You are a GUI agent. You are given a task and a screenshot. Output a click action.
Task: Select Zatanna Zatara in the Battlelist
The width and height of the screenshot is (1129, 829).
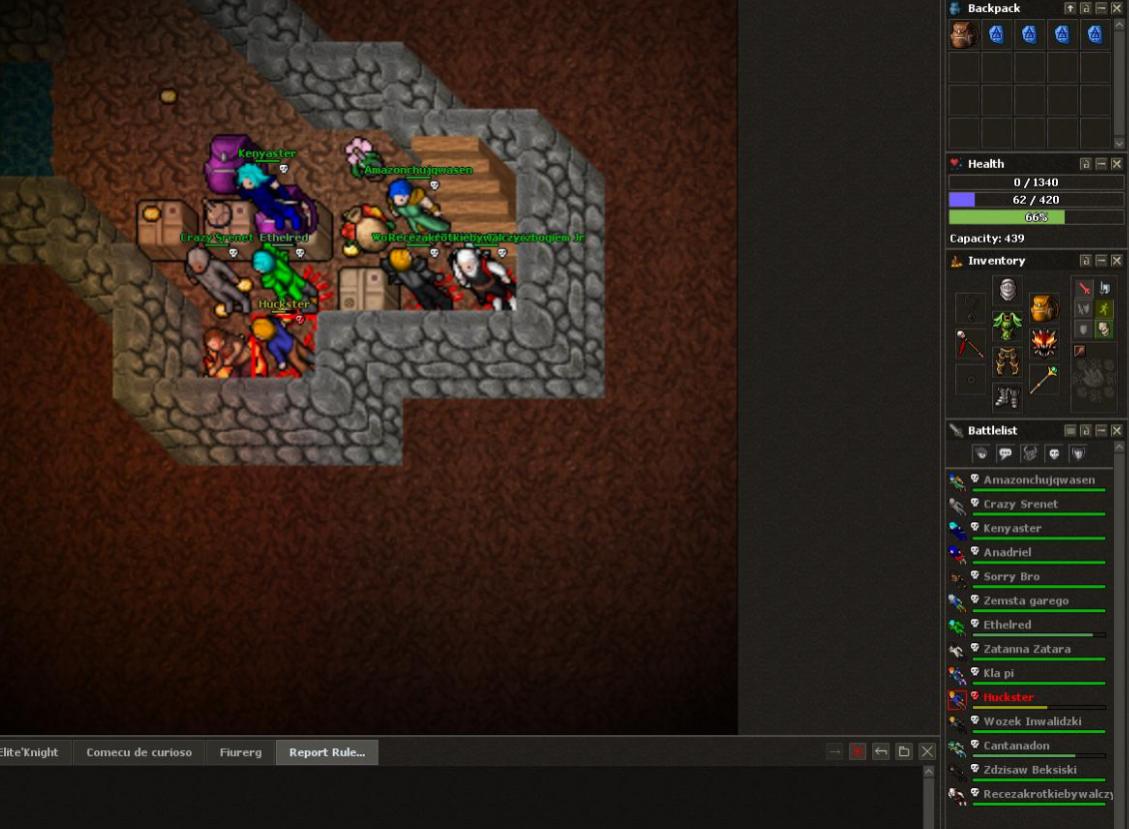tap(1026, 649)
